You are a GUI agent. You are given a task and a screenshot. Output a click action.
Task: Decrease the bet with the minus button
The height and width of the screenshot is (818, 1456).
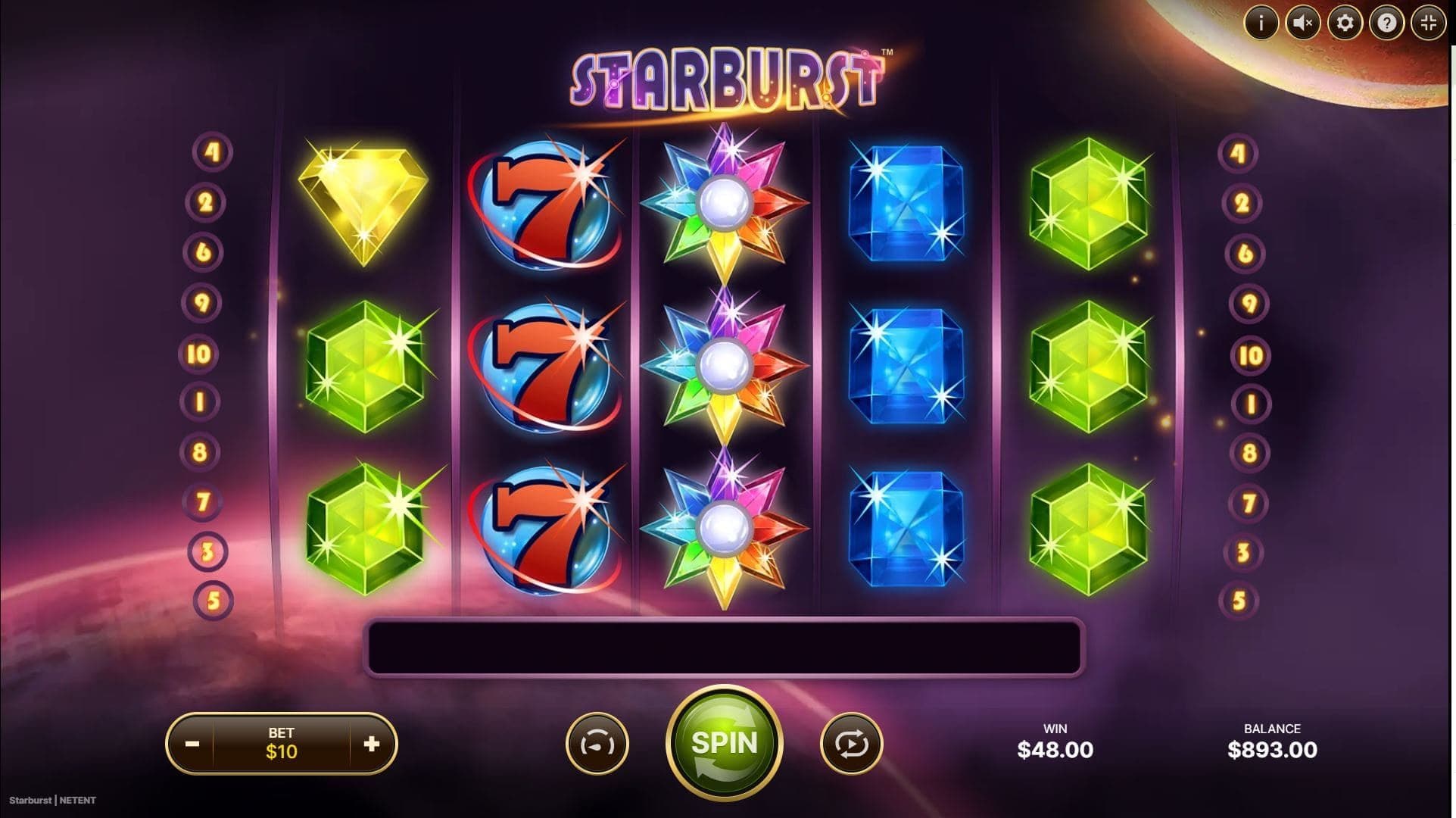click(192, 744)
